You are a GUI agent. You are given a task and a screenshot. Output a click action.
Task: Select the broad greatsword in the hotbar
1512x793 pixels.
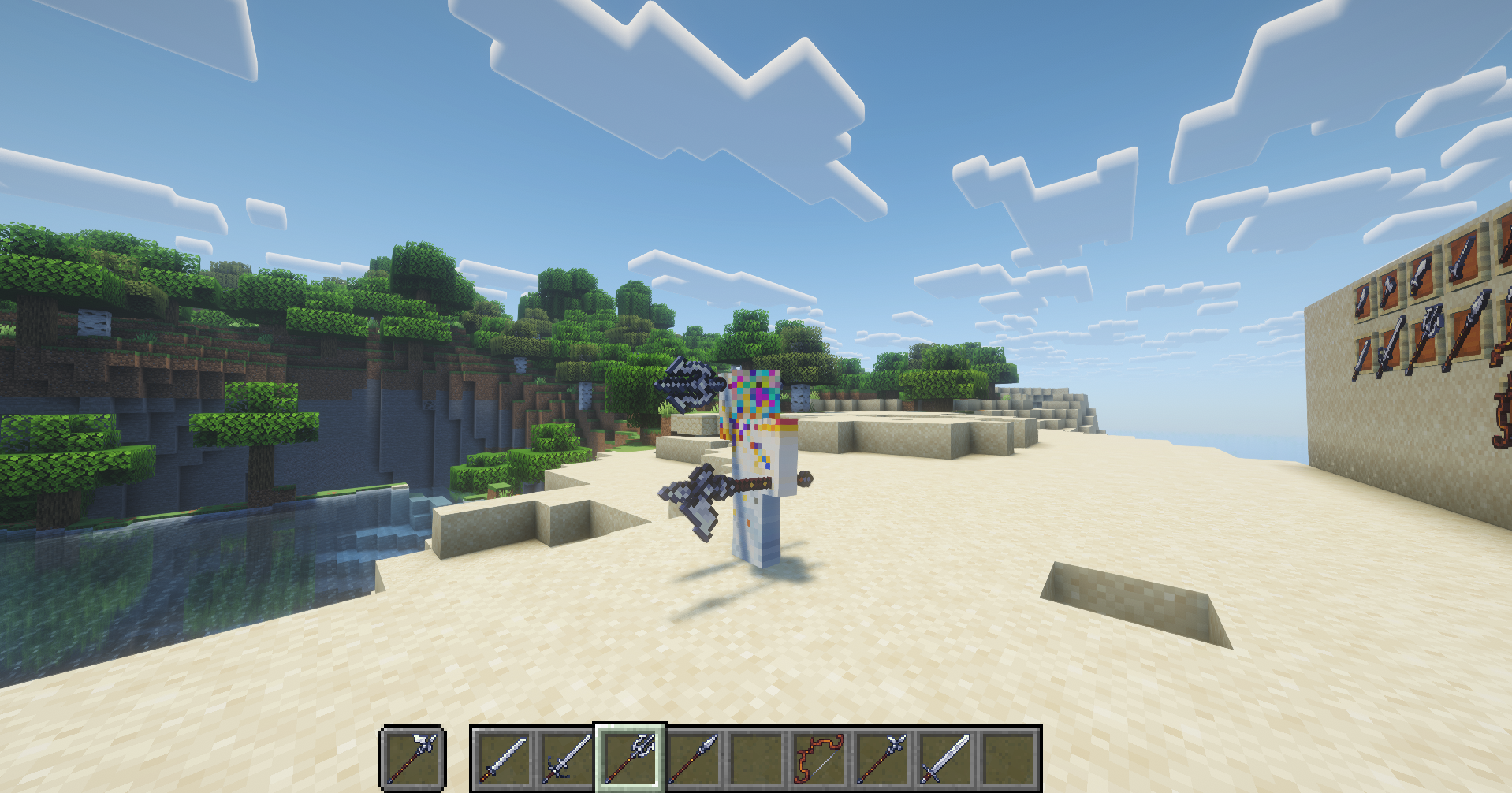click(x=948, y=756)
